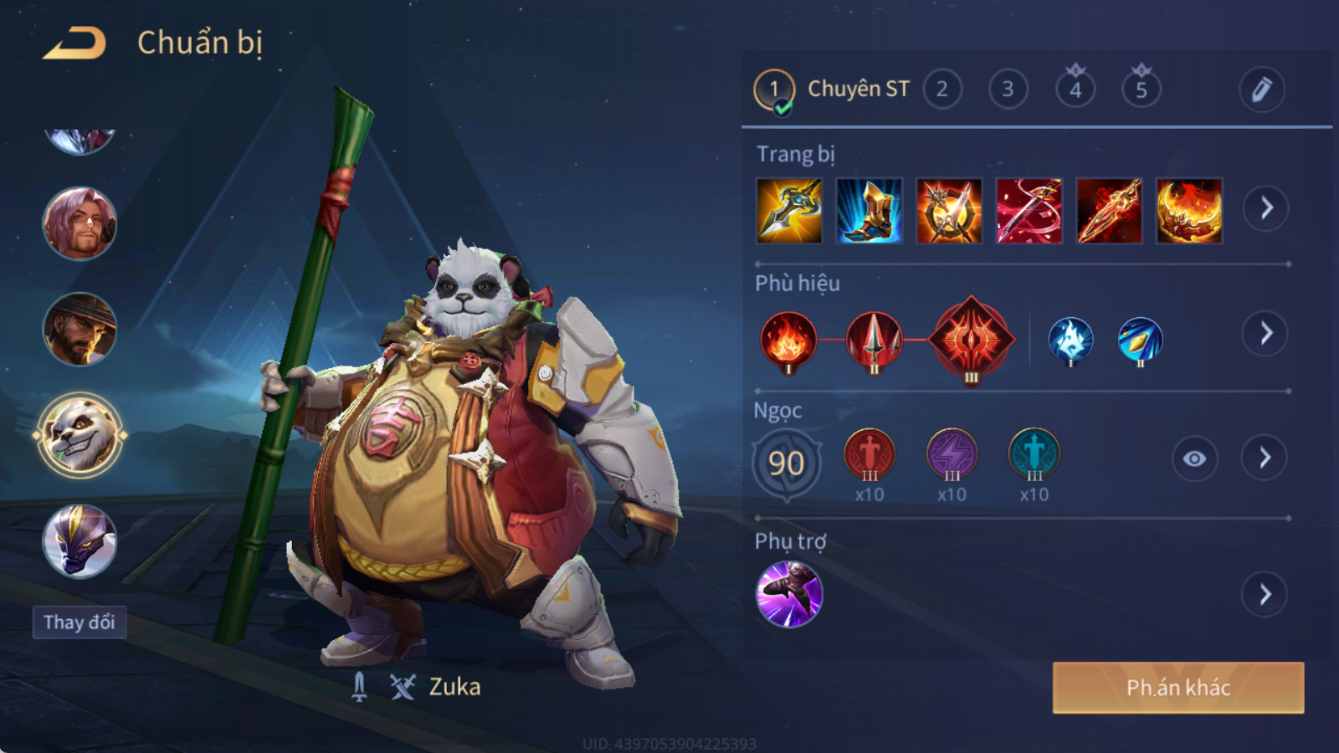Select the purple lightning rune
The image size is (1339, 753).
(951, 455)
